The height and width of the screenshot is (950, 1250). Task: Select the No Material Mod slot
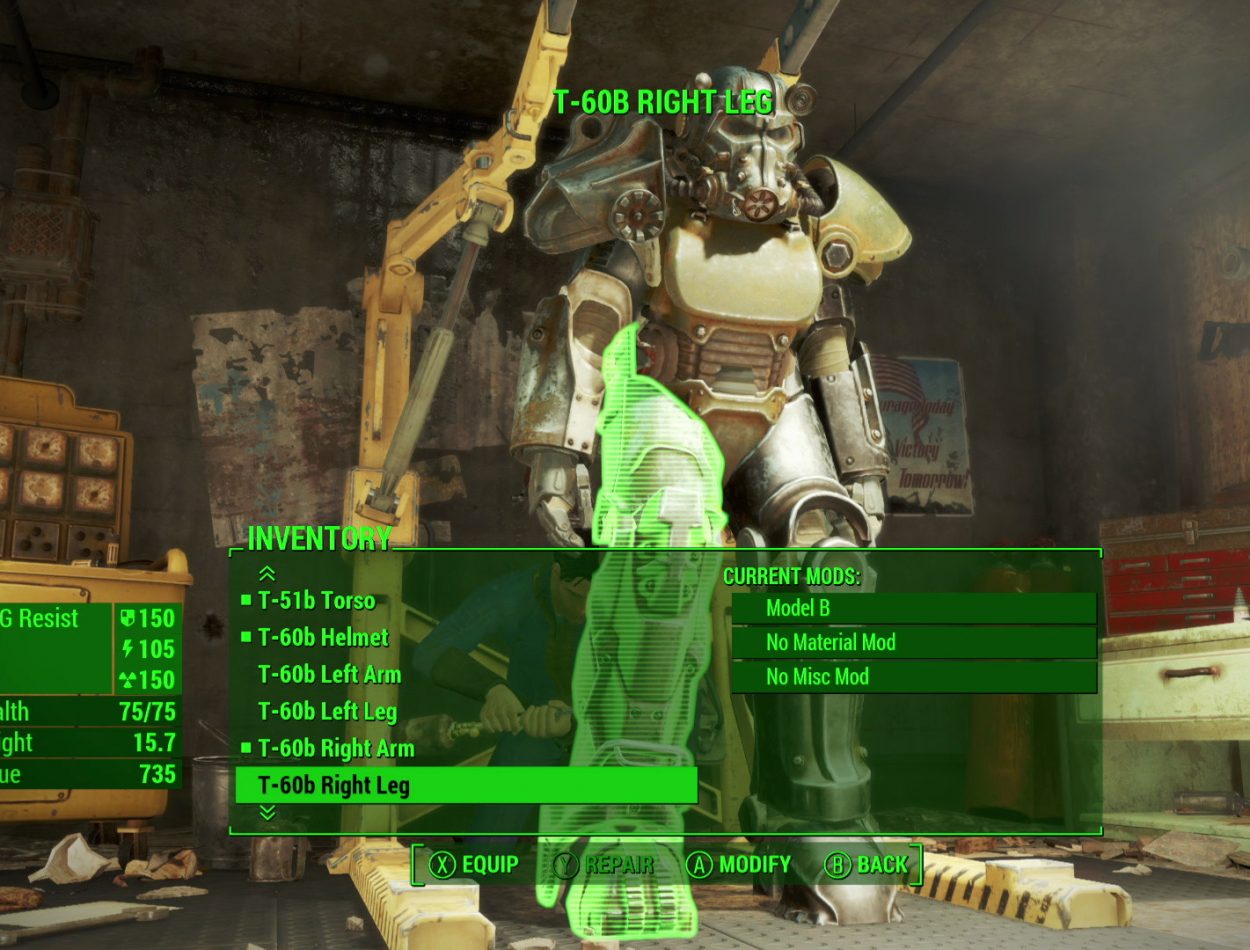click(913, 642)
